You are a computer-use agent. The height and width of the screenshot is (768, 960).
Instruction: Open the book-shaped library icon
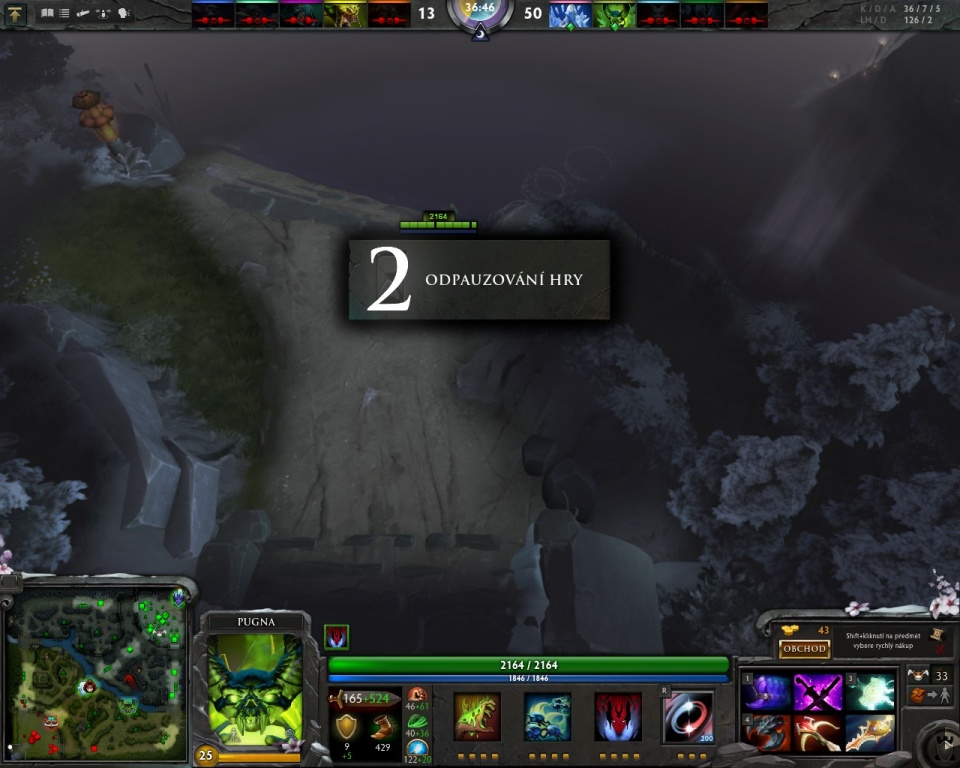coord(47,14)
